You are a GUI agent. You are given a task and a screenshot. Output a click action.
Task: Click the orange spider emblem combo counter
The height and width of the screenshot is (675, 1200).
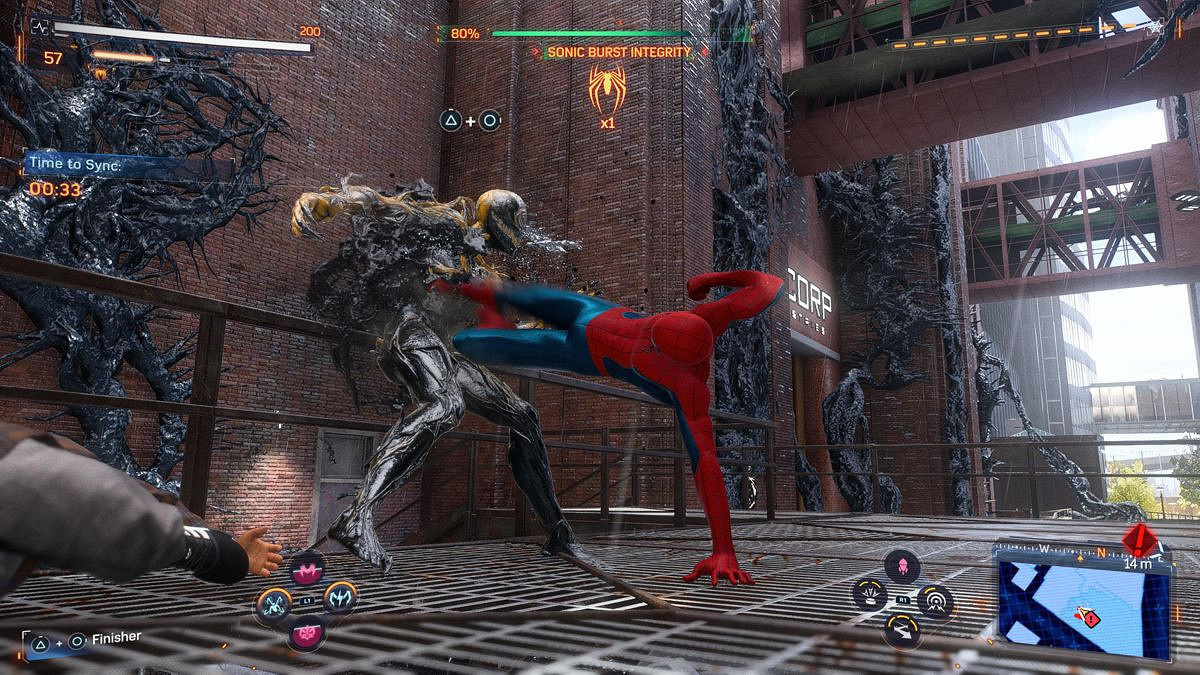607,88
